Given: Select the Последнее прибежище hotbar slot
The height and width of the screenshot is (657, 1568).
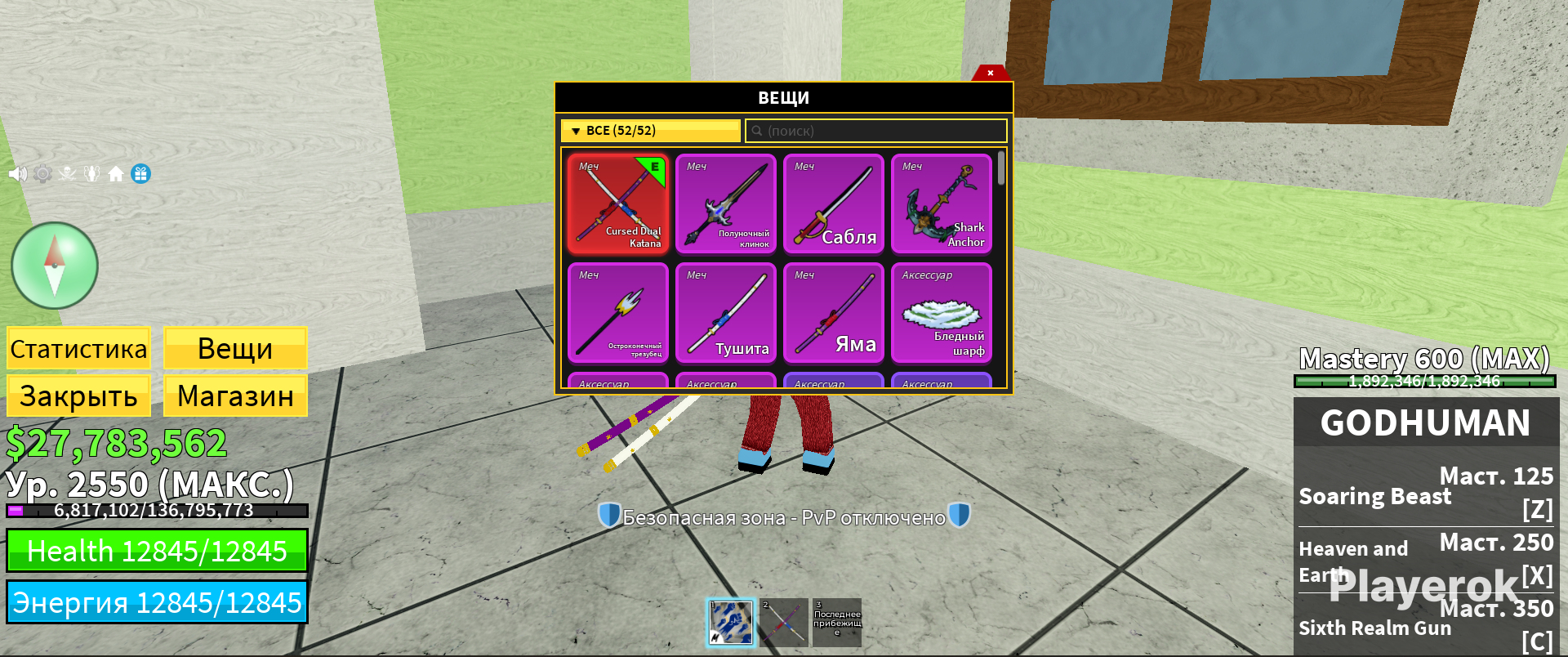Looking at the screenshot, I should 837,623.
